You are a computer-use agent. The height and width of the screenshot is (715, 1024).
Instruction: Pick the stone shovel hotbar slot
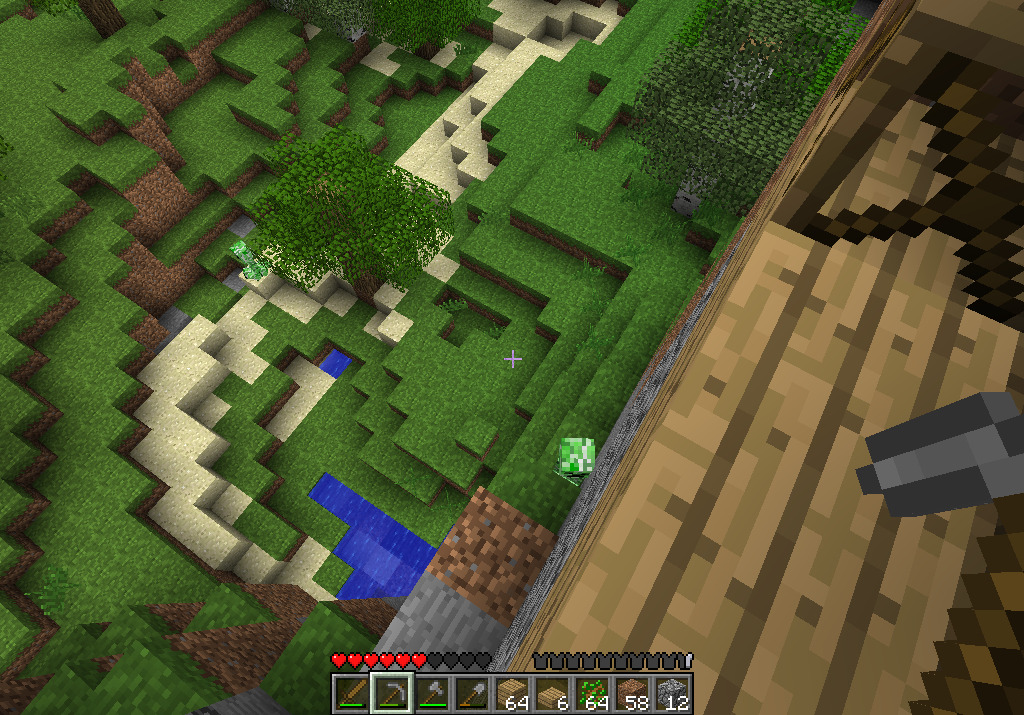click(471, 693)
